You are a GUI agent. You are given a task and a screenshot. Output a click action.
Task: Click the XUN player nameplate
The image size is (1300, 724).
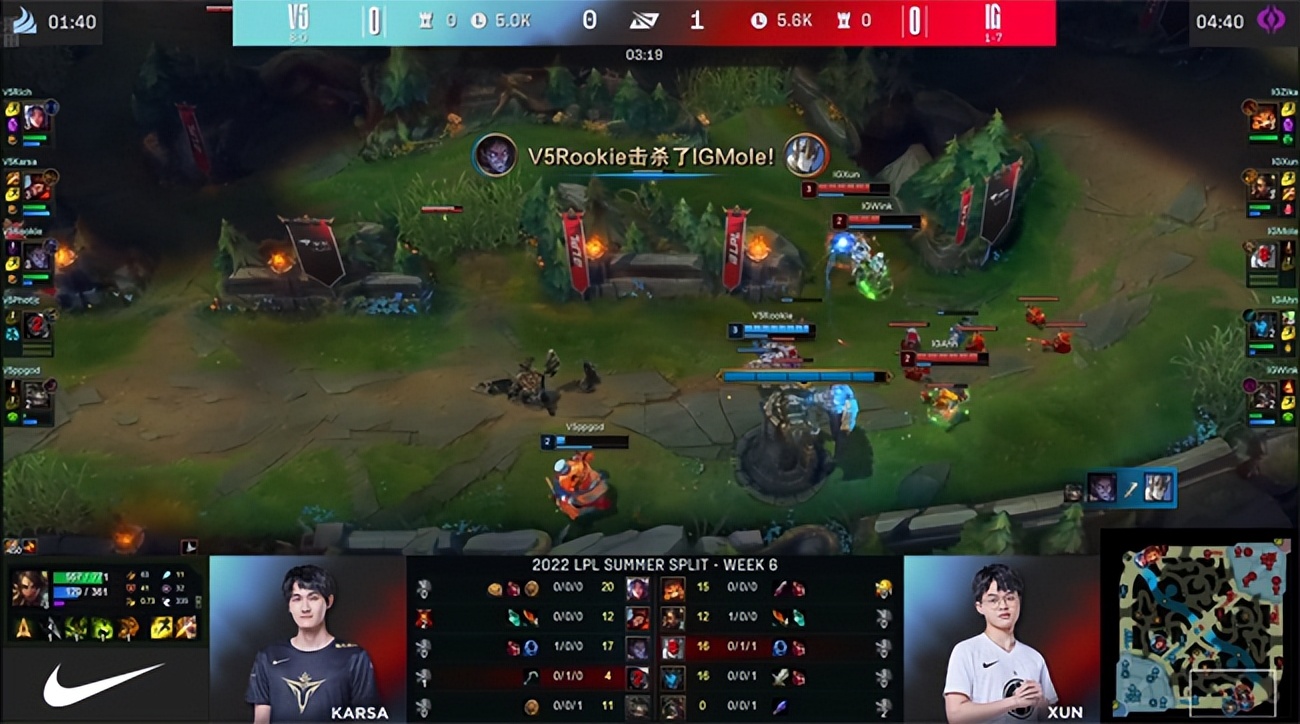1063,712
